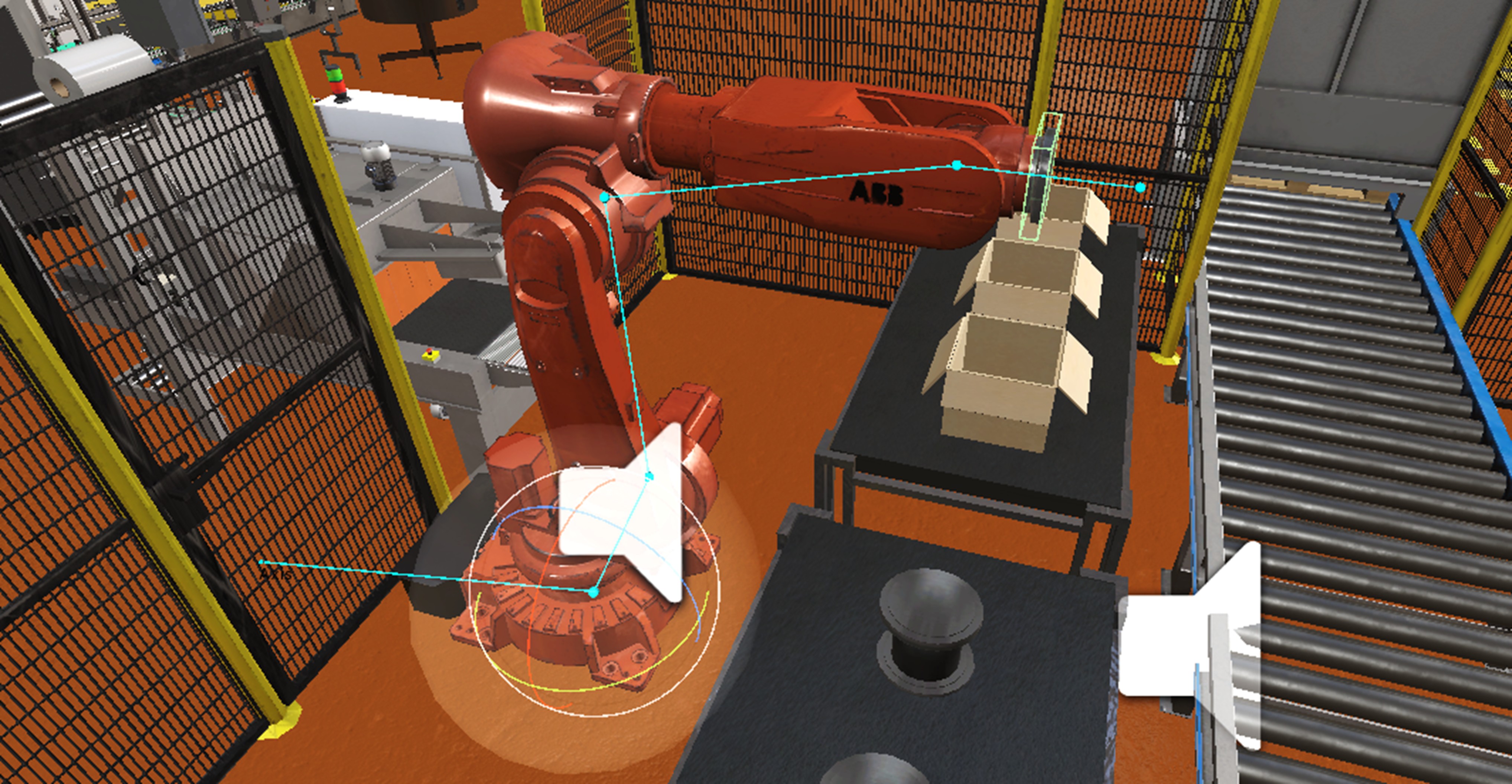This screenshot has width=1512, height=784.
Task: Click the green-outlined tool at the arm tip
Action: 1040,176
